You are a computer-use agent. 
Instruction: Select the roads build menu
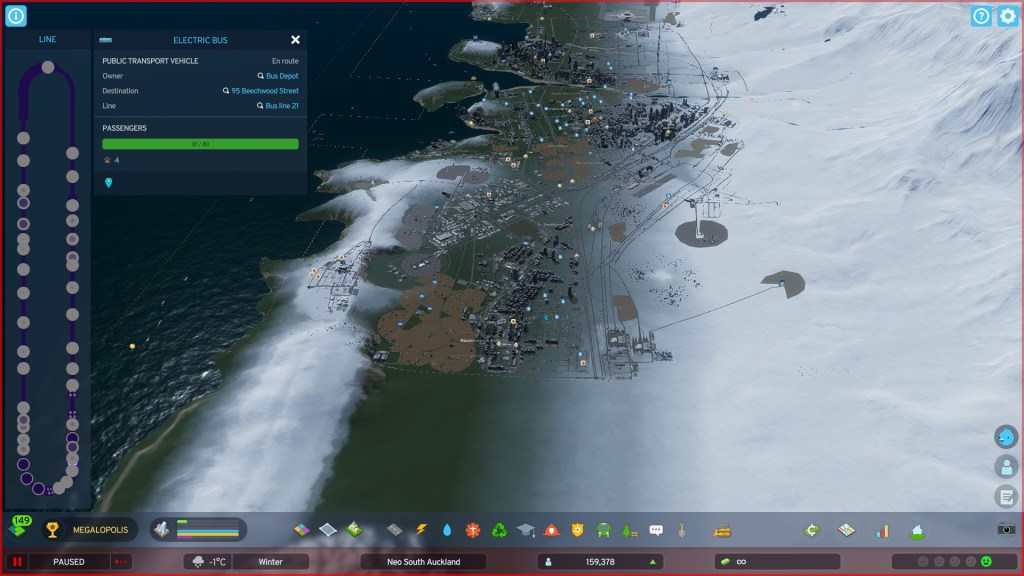point(394,529)
